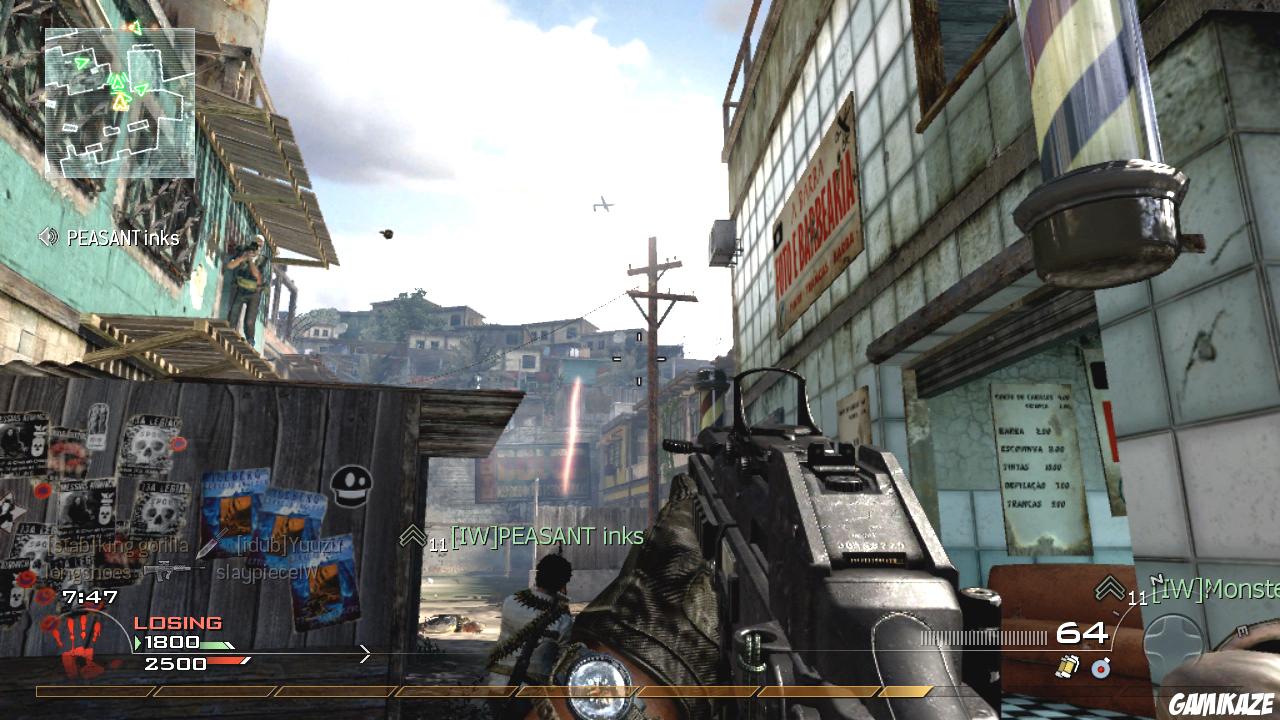Click the sniper rifle icon in the killfeed
This screenshot has height=720, width=1280.
coord(170,570)
